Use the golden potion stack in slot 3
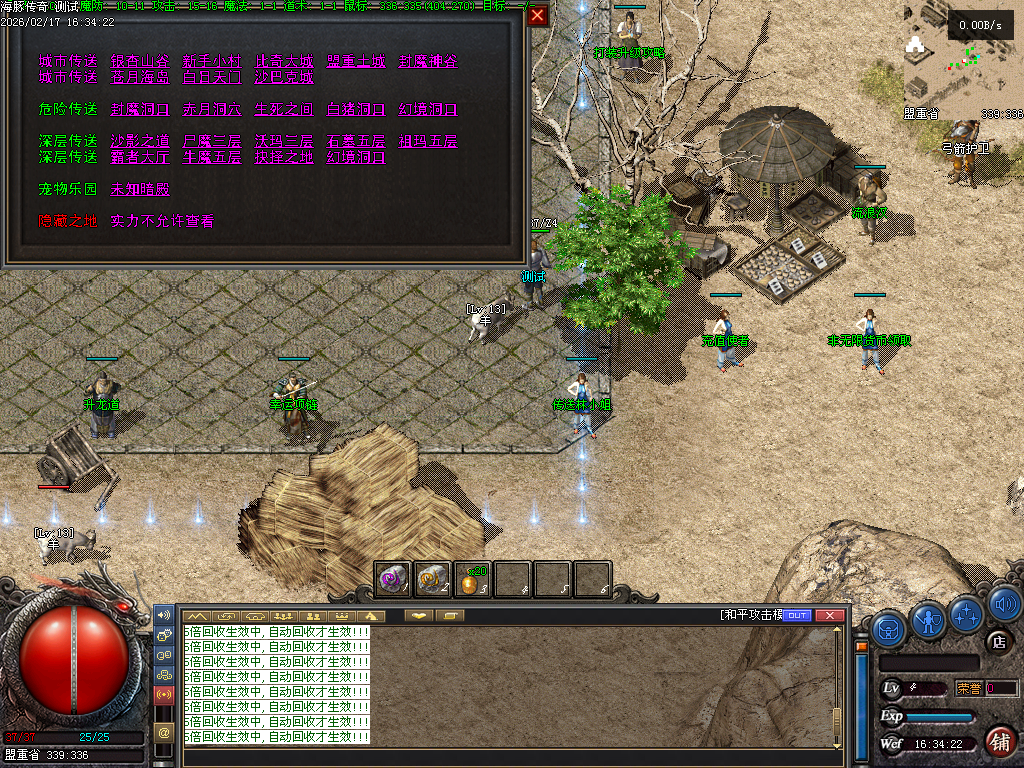 472,579
